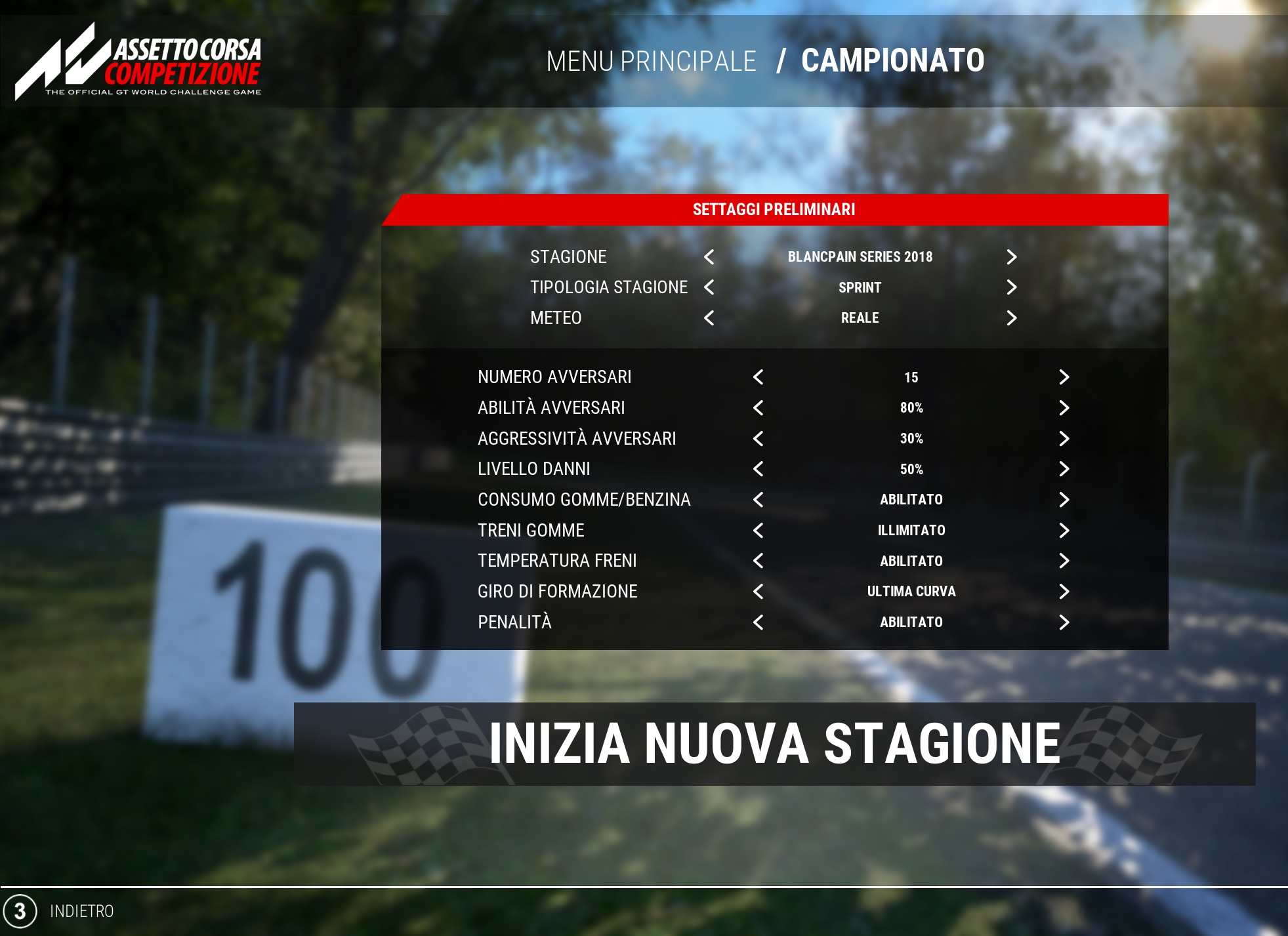Cycle Meteo to the next setting

point(1011,318)
